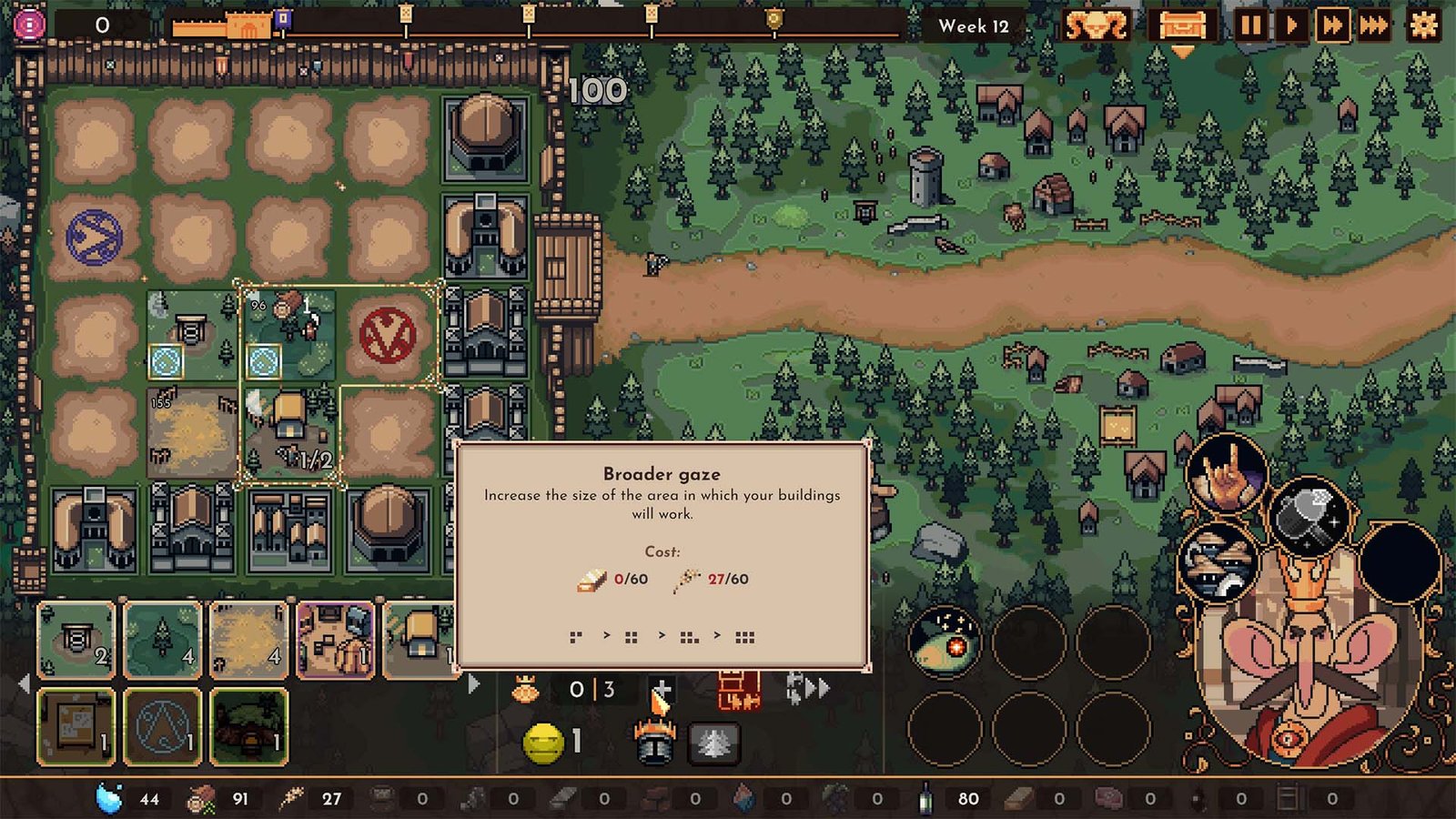The width and height of the screenshot is (1456, 819).
Task: Select the blue rune circle card
Action: (162, 726)
